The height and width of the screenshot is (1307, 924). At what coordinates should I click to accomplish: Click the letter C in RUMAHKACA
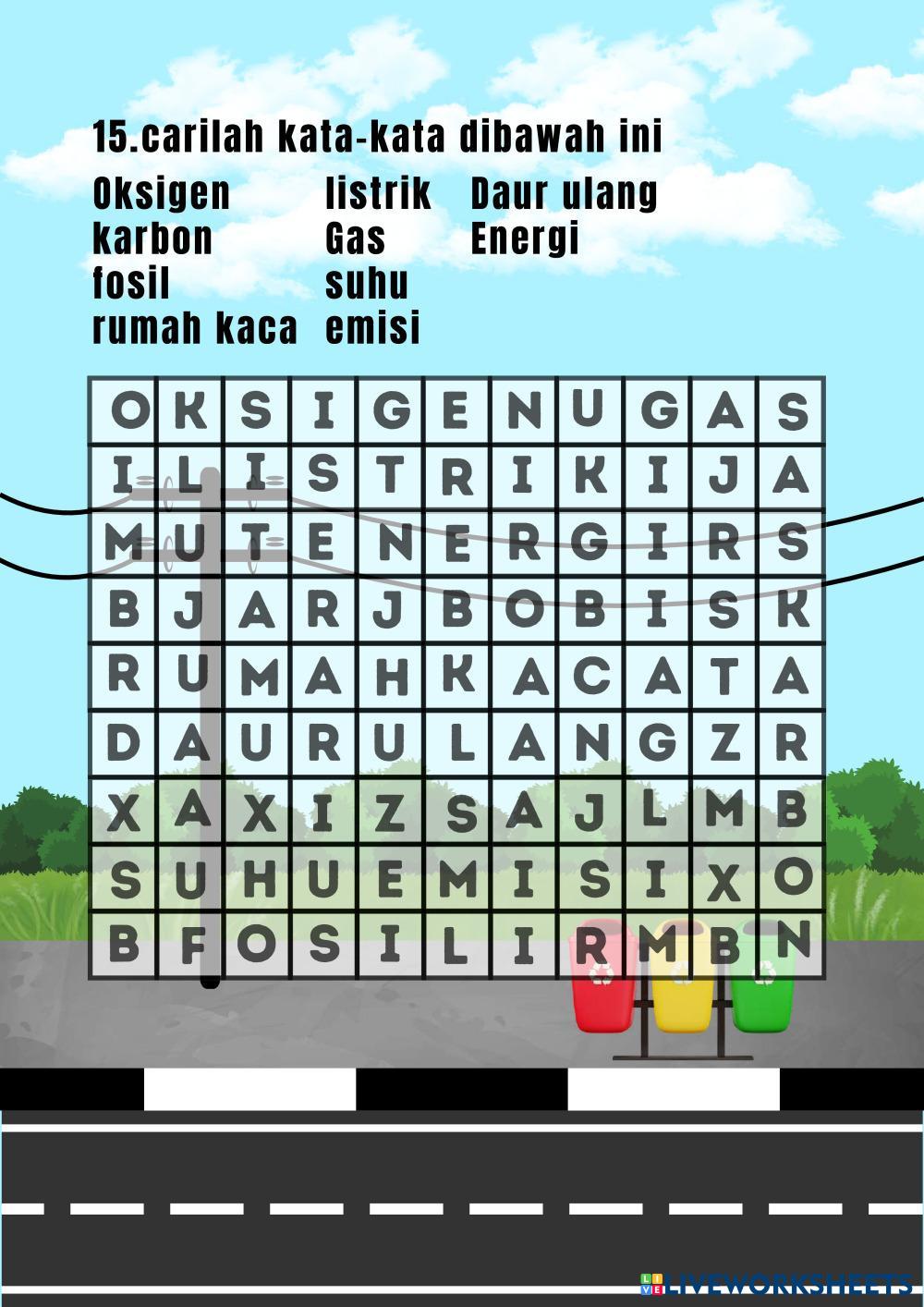tap(590, 678)
